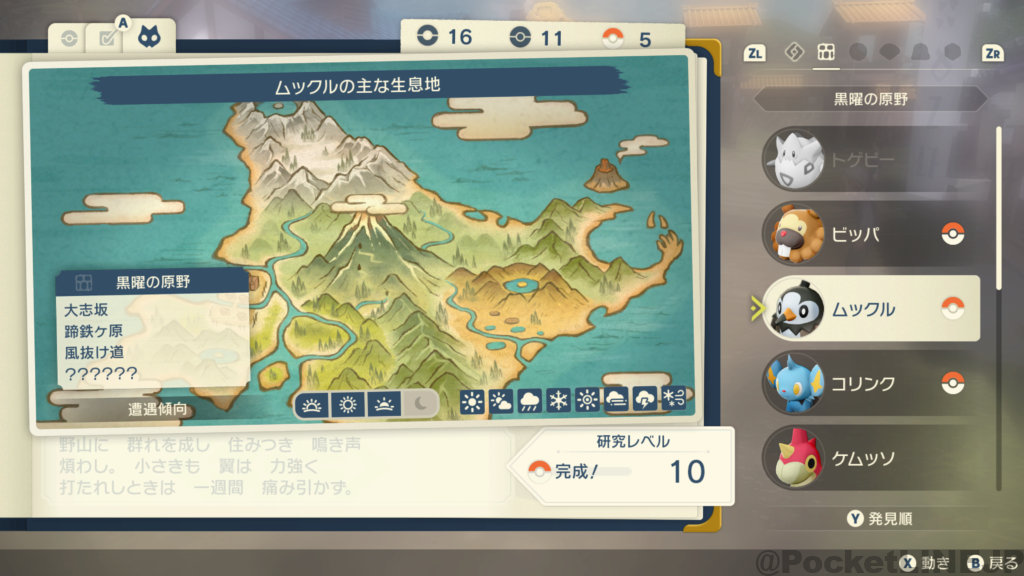Open the checkmark research tasks tab
Viewport: 1024px width, 576px height.
point(105,38)
